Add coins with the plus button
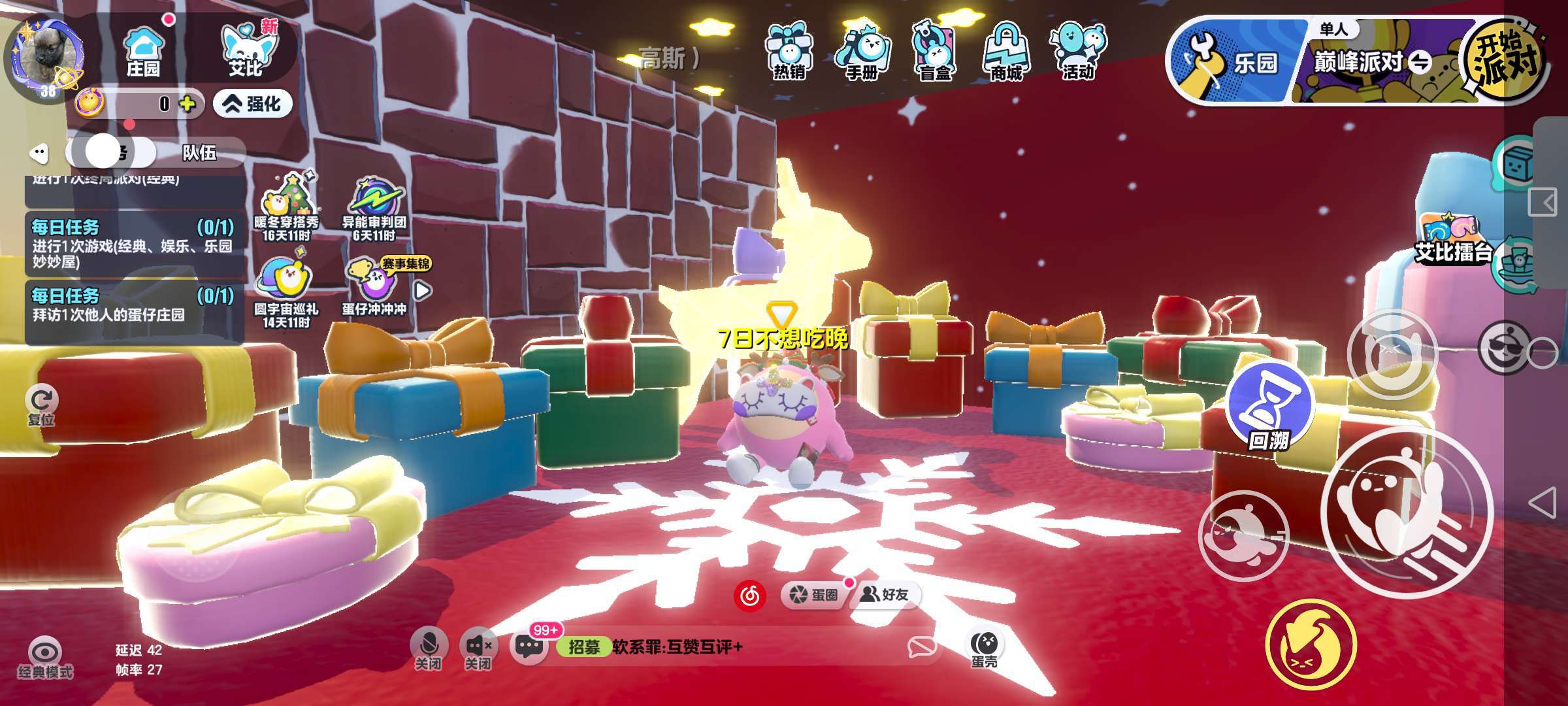 point(188,104)
